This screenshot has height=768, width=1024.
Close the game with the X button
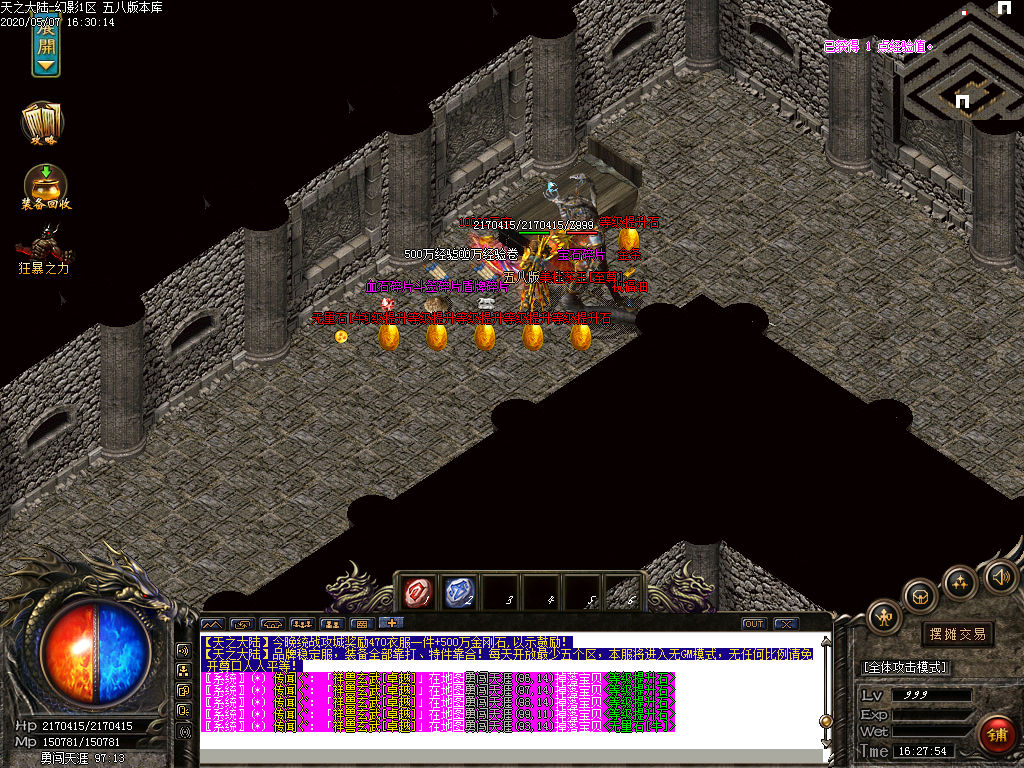786,623
